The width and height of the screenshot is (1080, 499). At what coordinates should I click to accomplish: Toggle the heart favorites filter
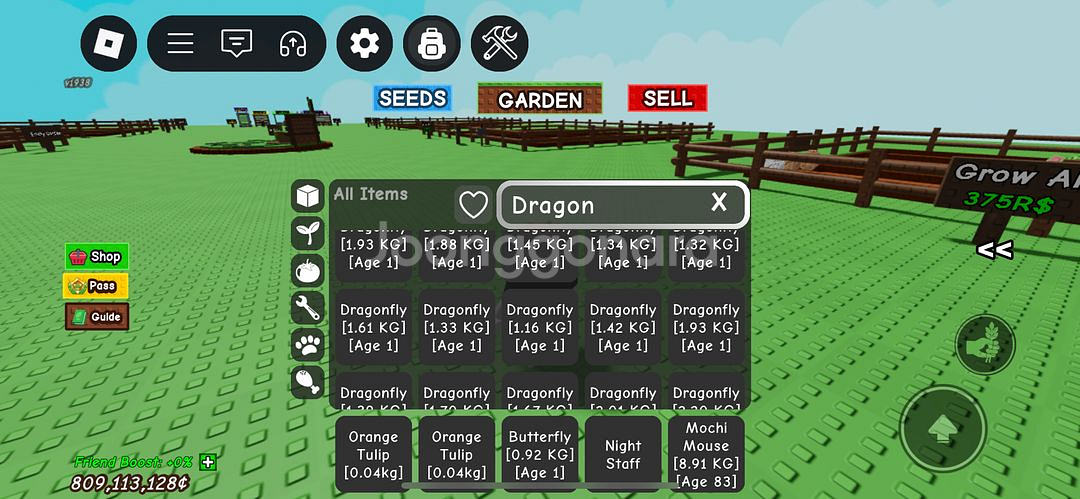click(473, 205)
